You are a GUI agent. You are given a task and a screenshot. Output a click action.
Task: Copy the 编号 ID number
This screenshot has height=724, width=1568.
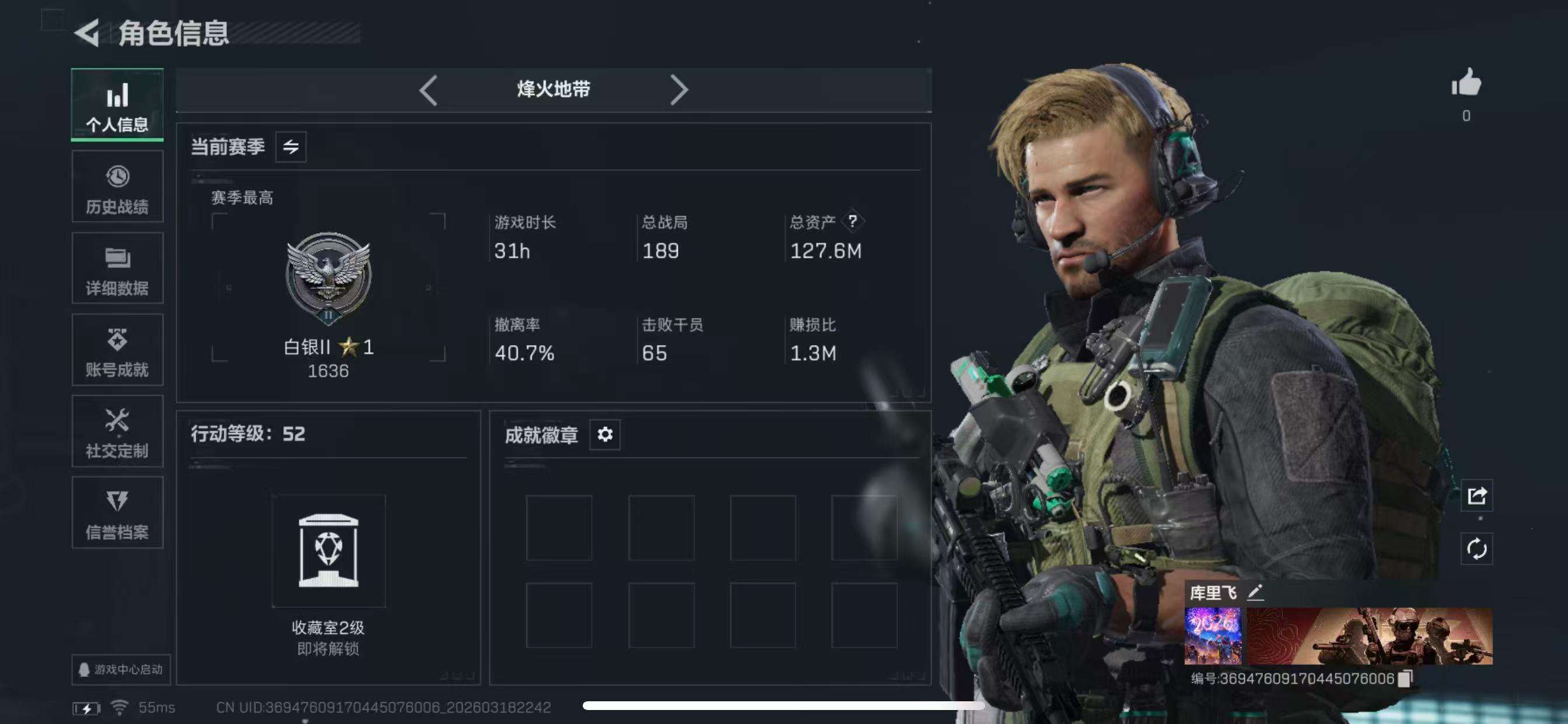click(1405, 679)
